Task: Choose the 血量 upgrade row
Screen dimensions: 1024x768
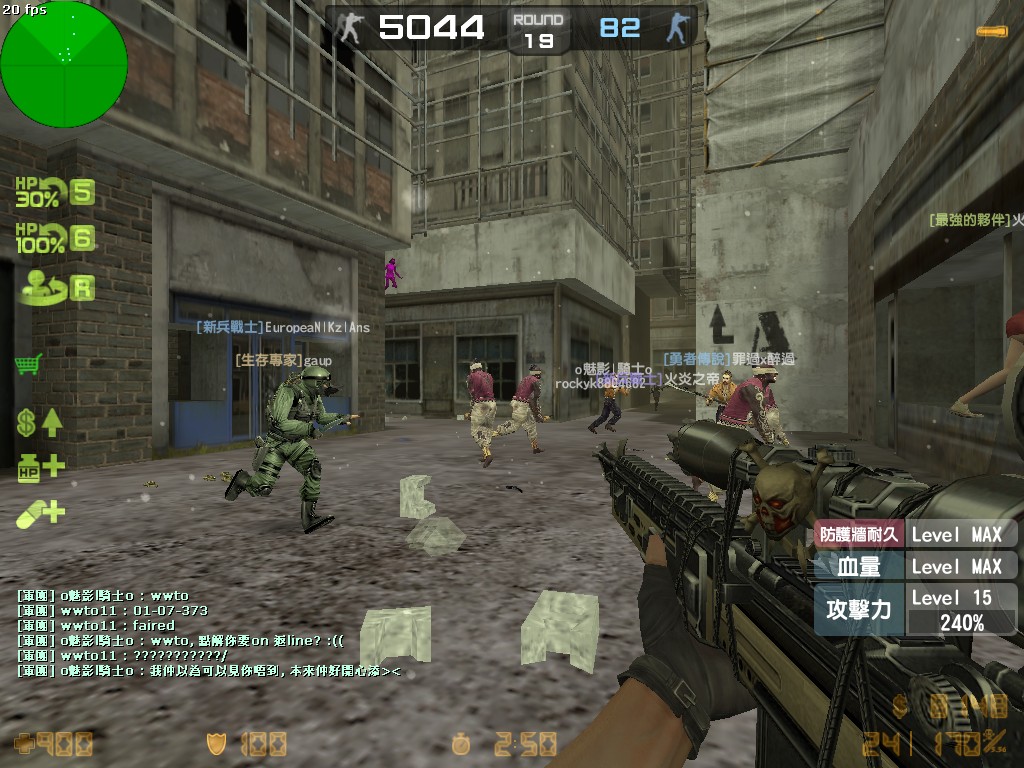Action: point(915,566)
